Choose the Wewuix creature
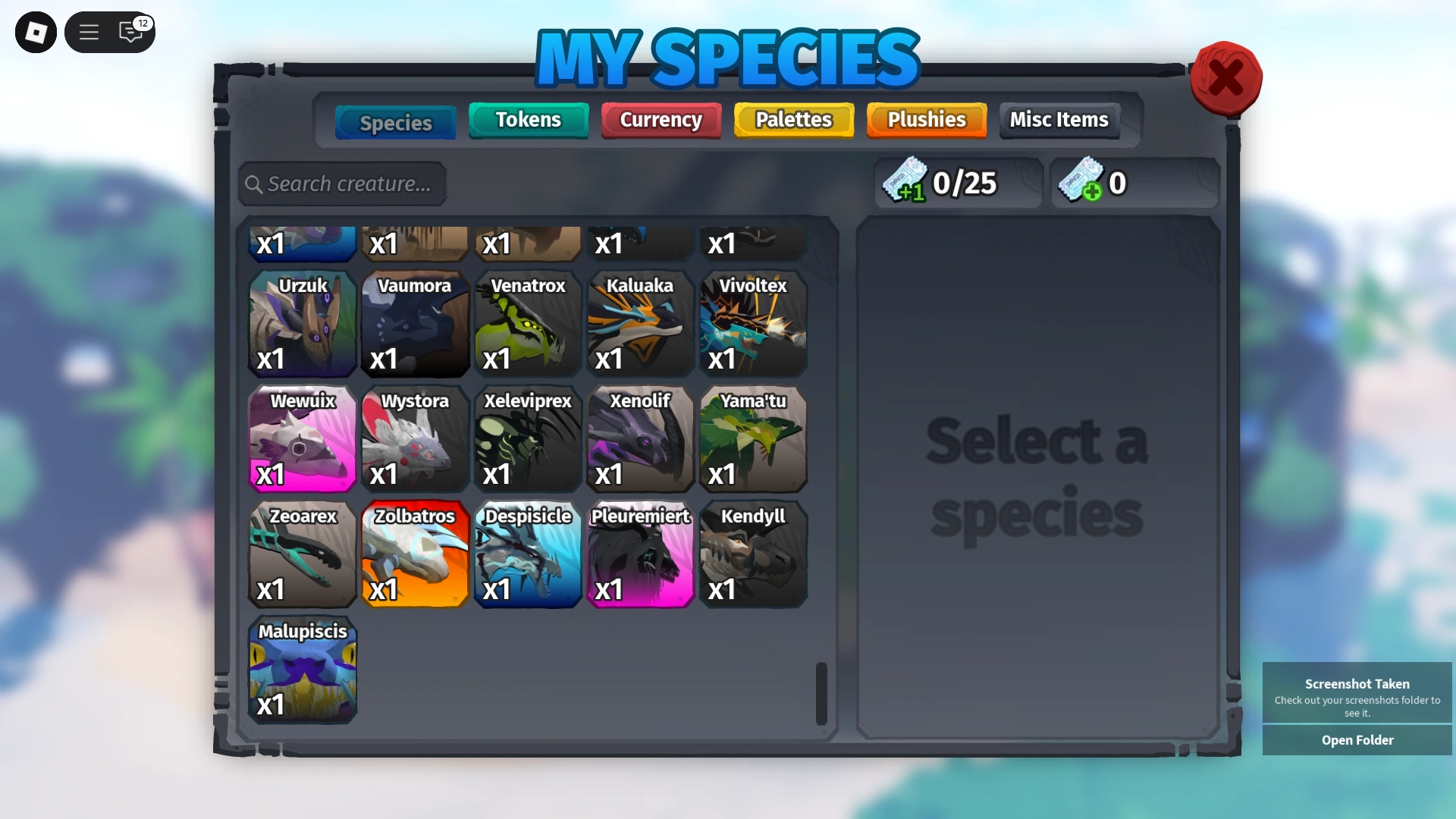The height and width of the screenshot is (819, 1456). click(302, 440)
